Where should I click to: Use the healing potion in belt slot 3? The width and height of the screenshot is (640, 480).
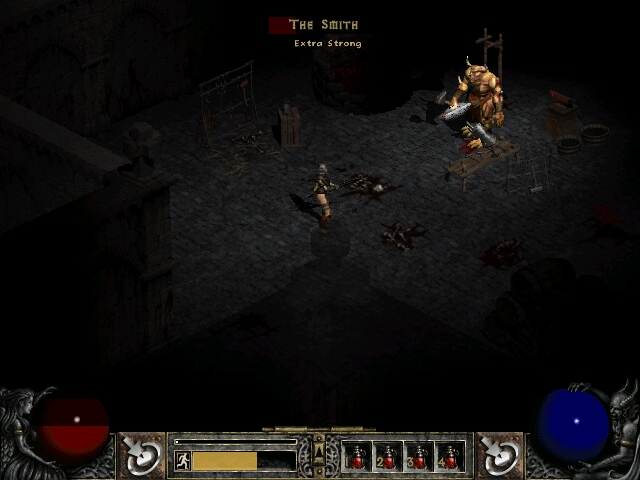pyautogui.click(x=419, y=457)
